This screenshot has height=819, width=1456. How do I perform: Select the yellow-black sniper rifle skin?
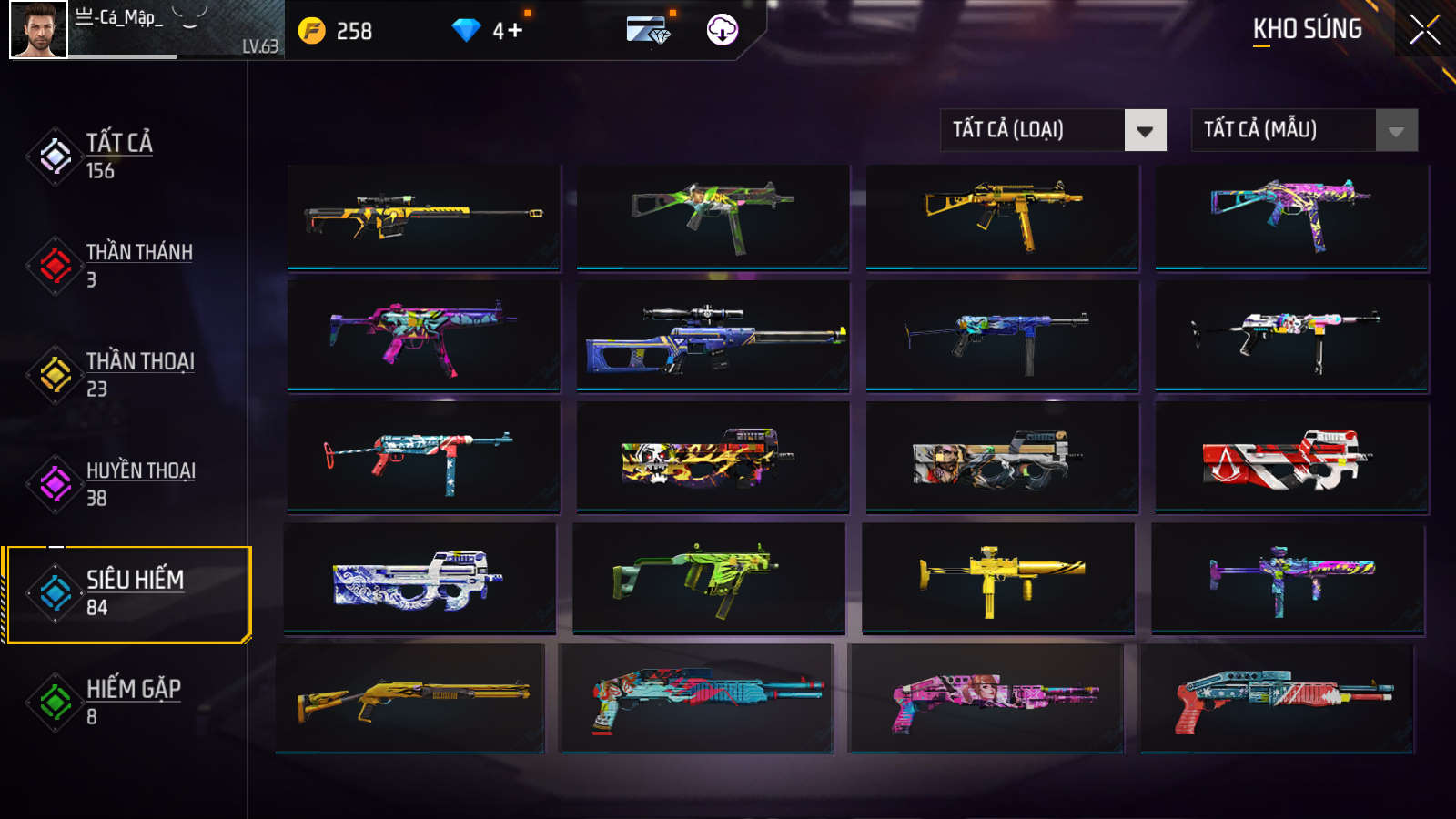[x=423, y=217]
